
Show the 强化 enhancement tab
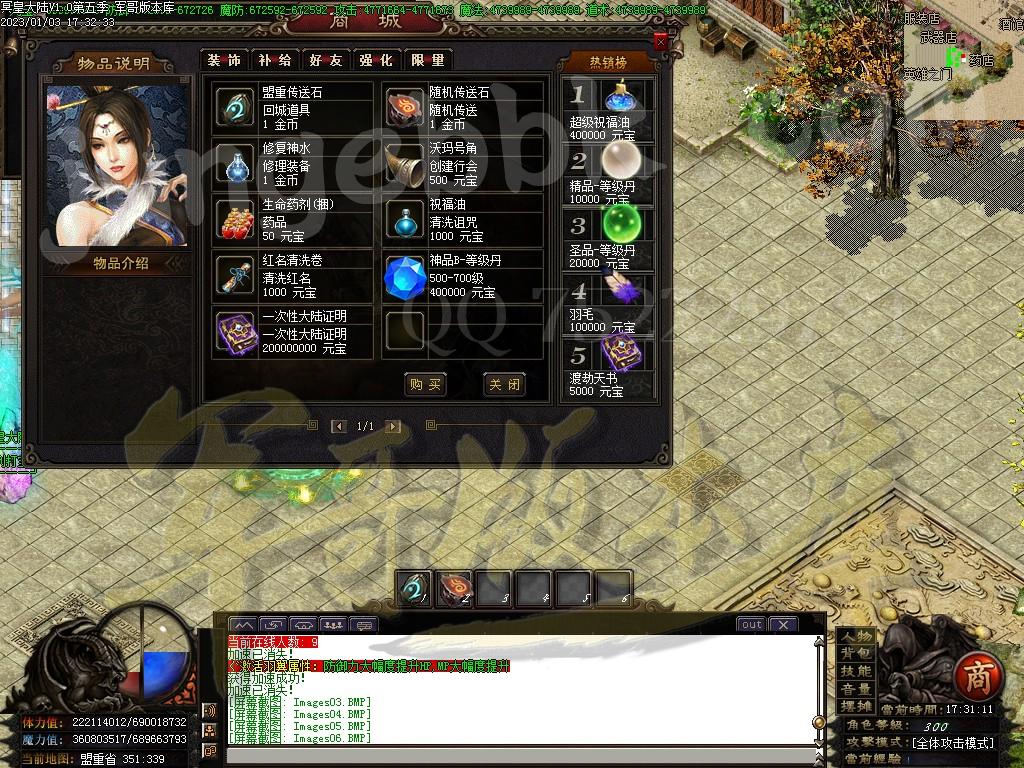[x=376, y=60]
